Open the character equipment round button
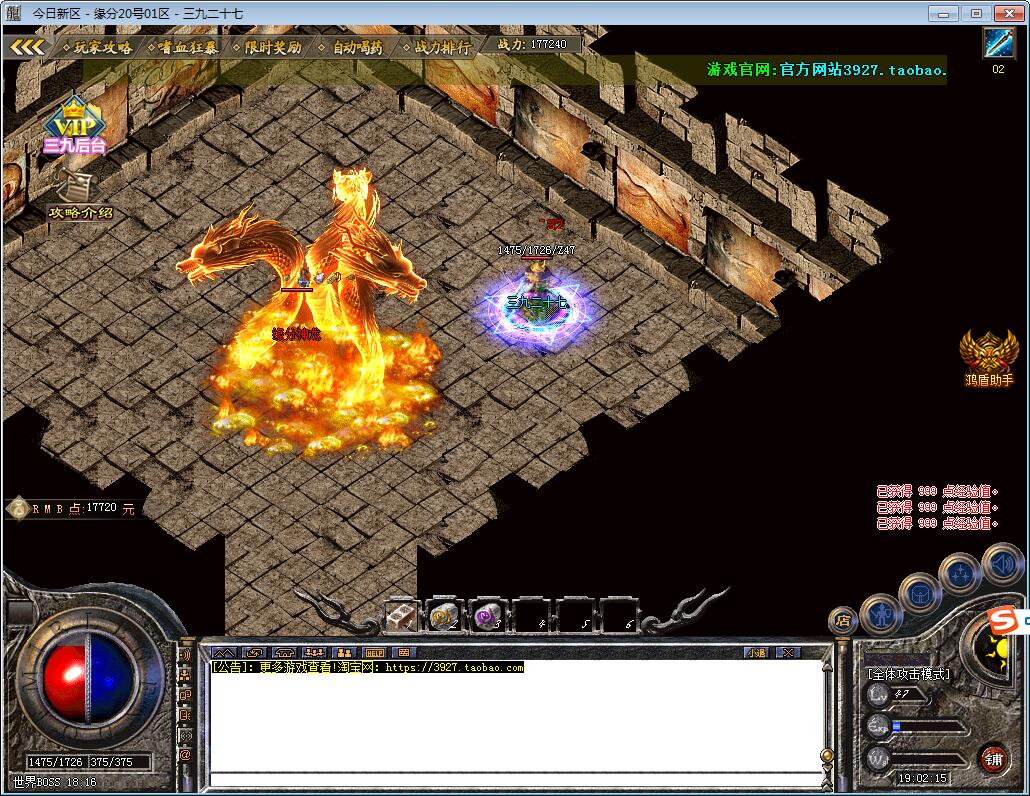 881,611
